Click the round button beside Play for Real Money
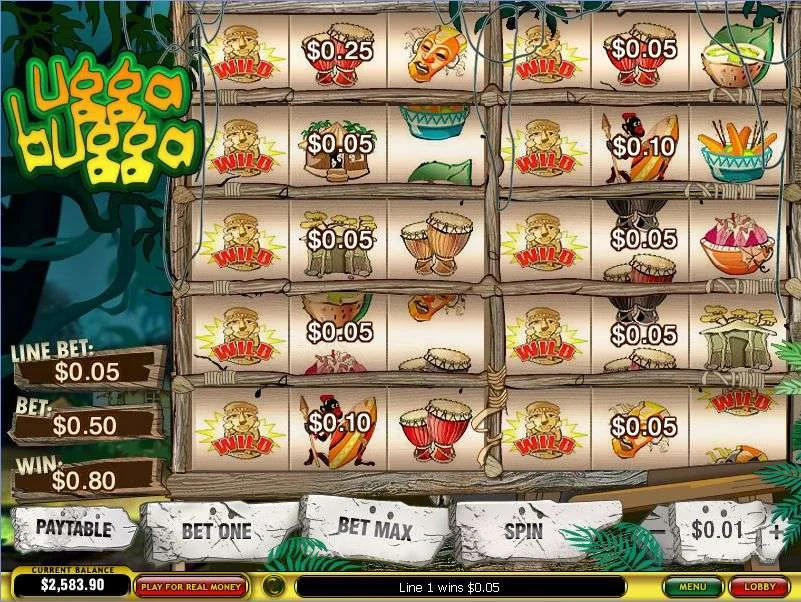This screenshot has height=602, width=801. pos(271,586)
